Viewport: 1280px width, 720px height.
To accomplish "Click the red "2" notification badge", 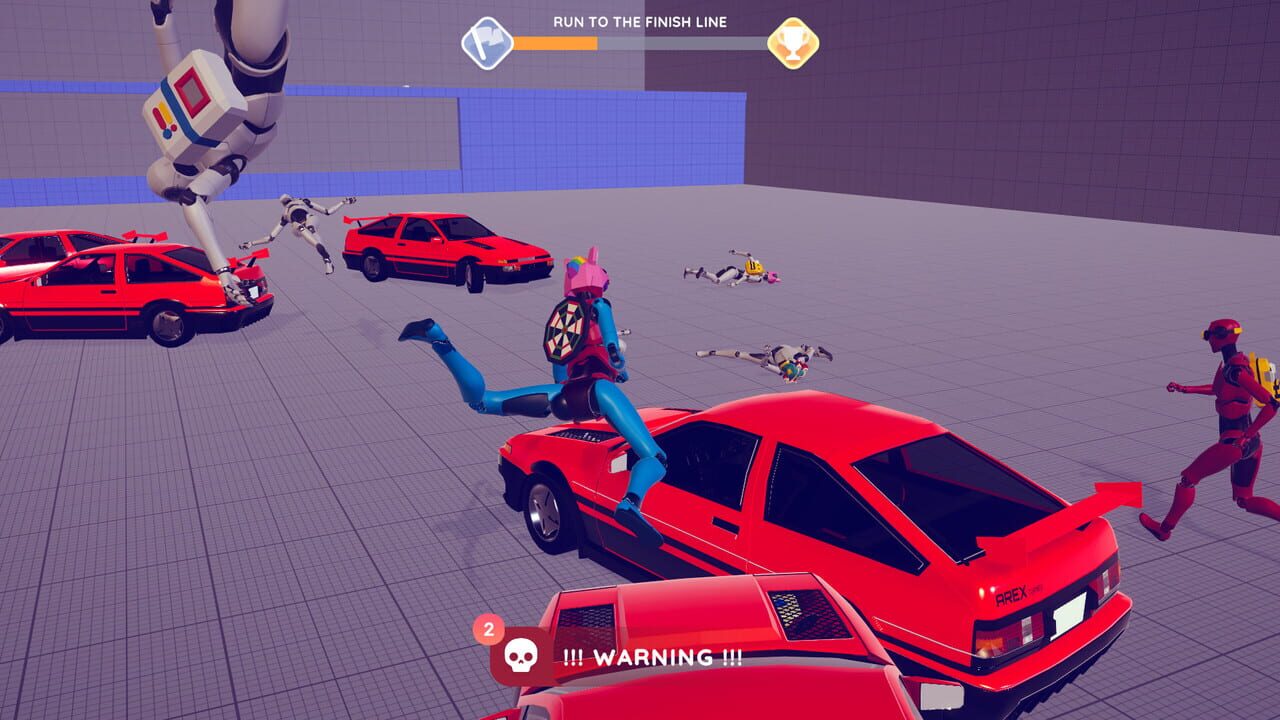I will [x=488, y=630].
